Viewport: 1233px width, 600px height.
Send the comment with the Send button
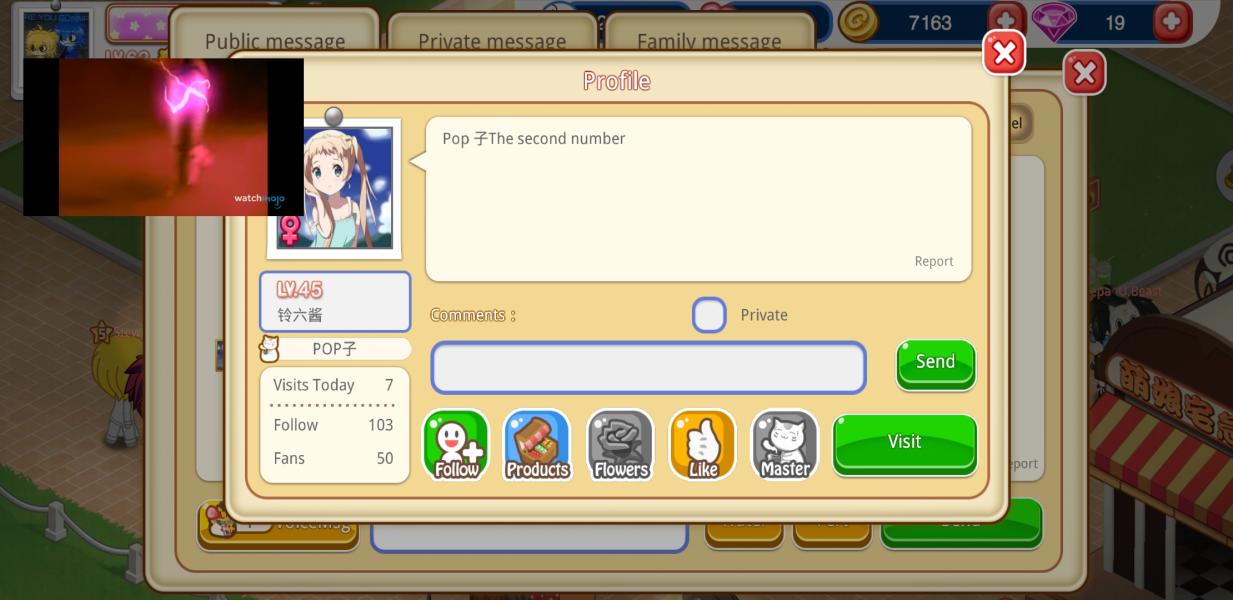[935, 363]
